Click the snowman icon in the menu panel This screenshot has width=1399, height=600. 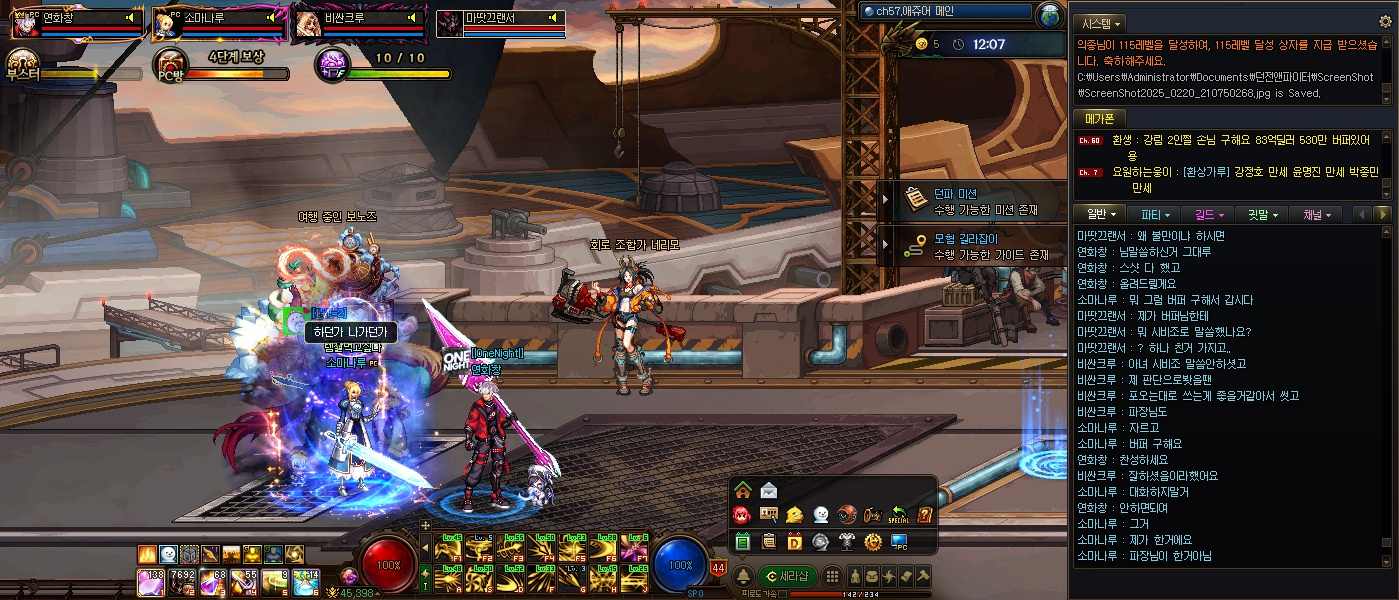(820, 516)
